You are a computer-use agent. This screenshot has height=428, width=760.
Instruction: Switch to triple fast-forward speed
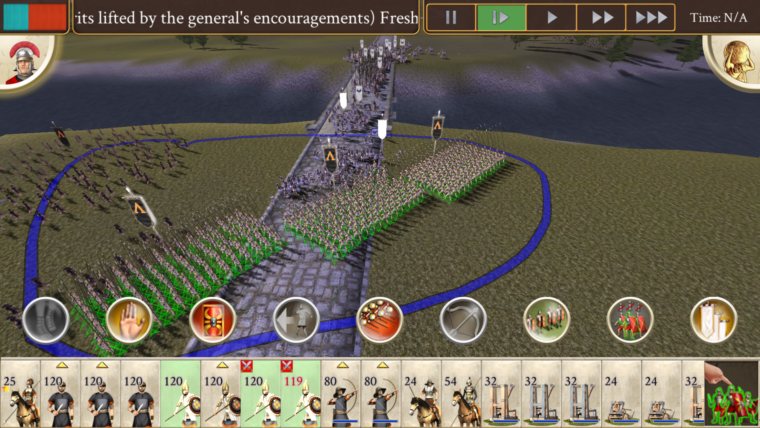pos(651,17)
